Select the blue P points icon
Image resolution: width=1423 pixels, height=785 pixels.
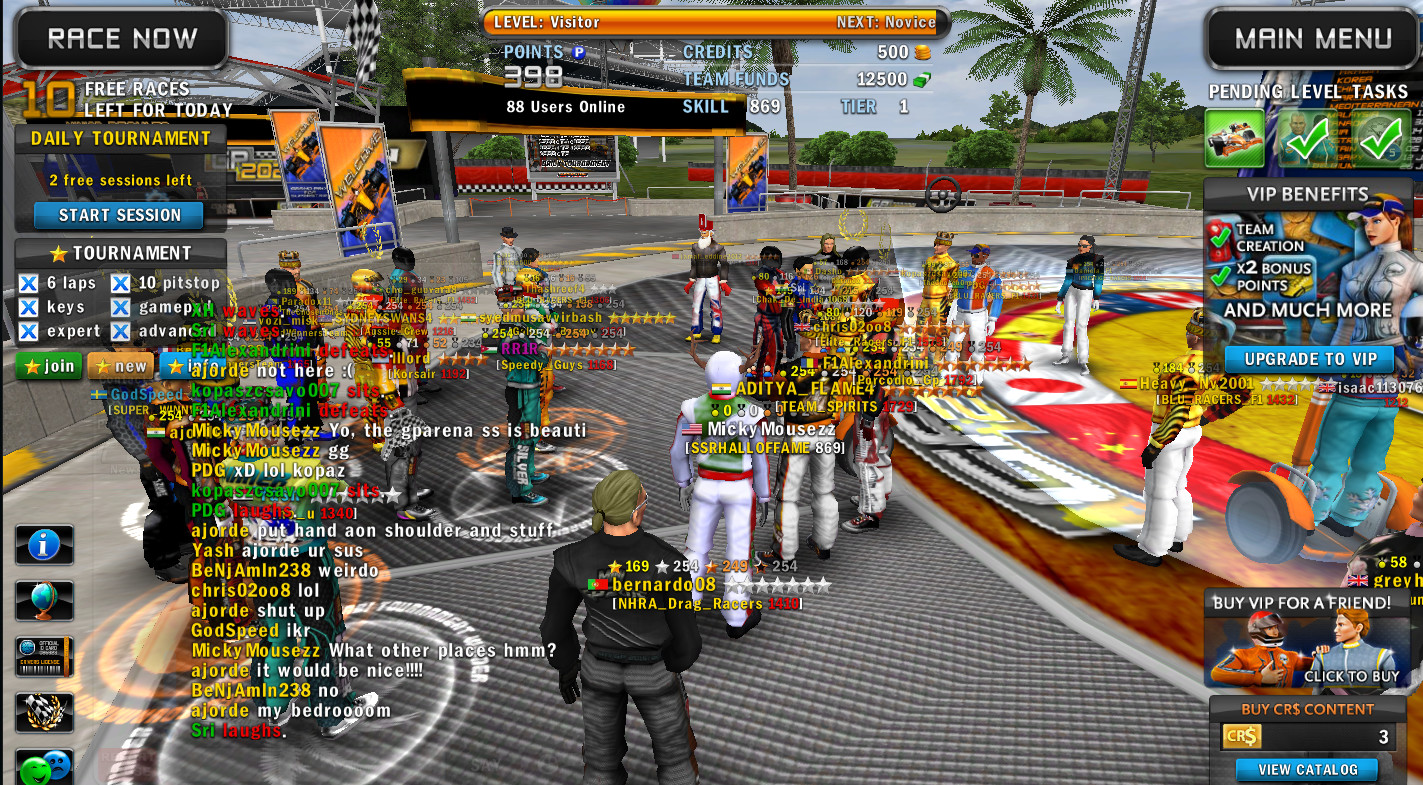coord(576,52)
